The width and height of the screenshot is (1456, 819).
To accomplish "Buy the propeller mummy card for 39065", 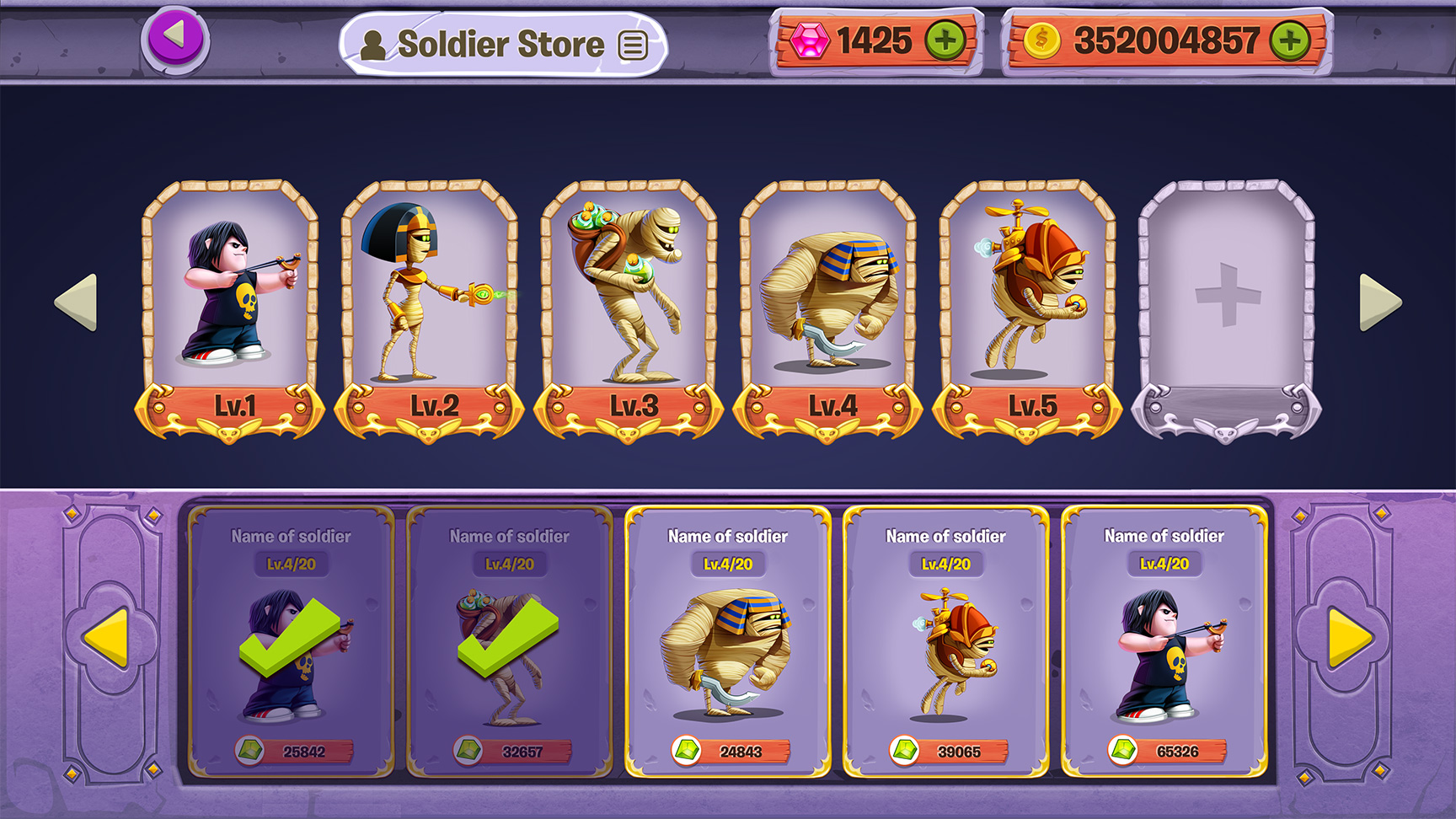I will [x=946, y=642].
